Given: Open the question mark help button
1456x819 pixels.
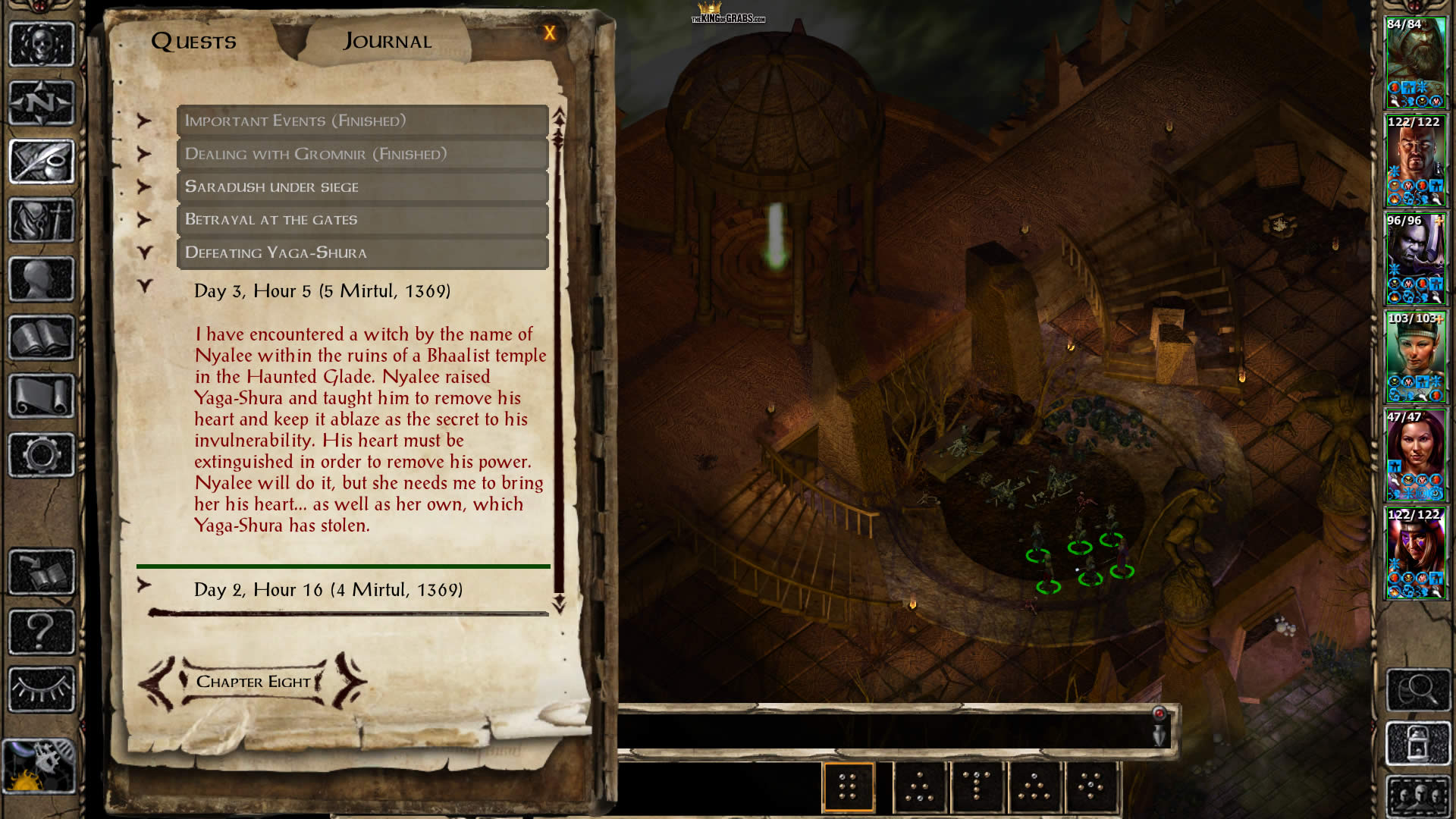Looking at the screenshot, I should click(42, 631).
